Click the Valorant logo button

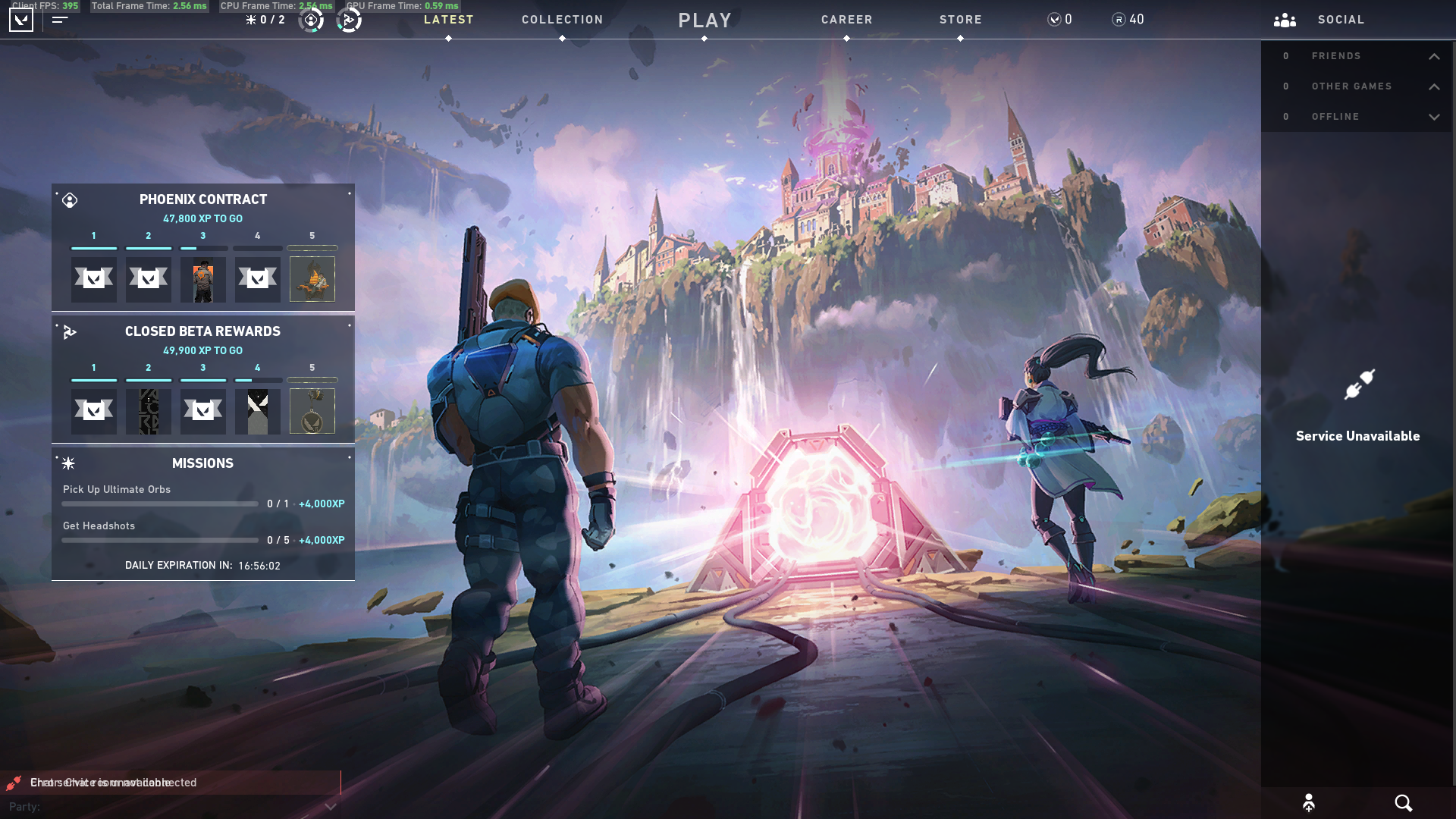21,20
